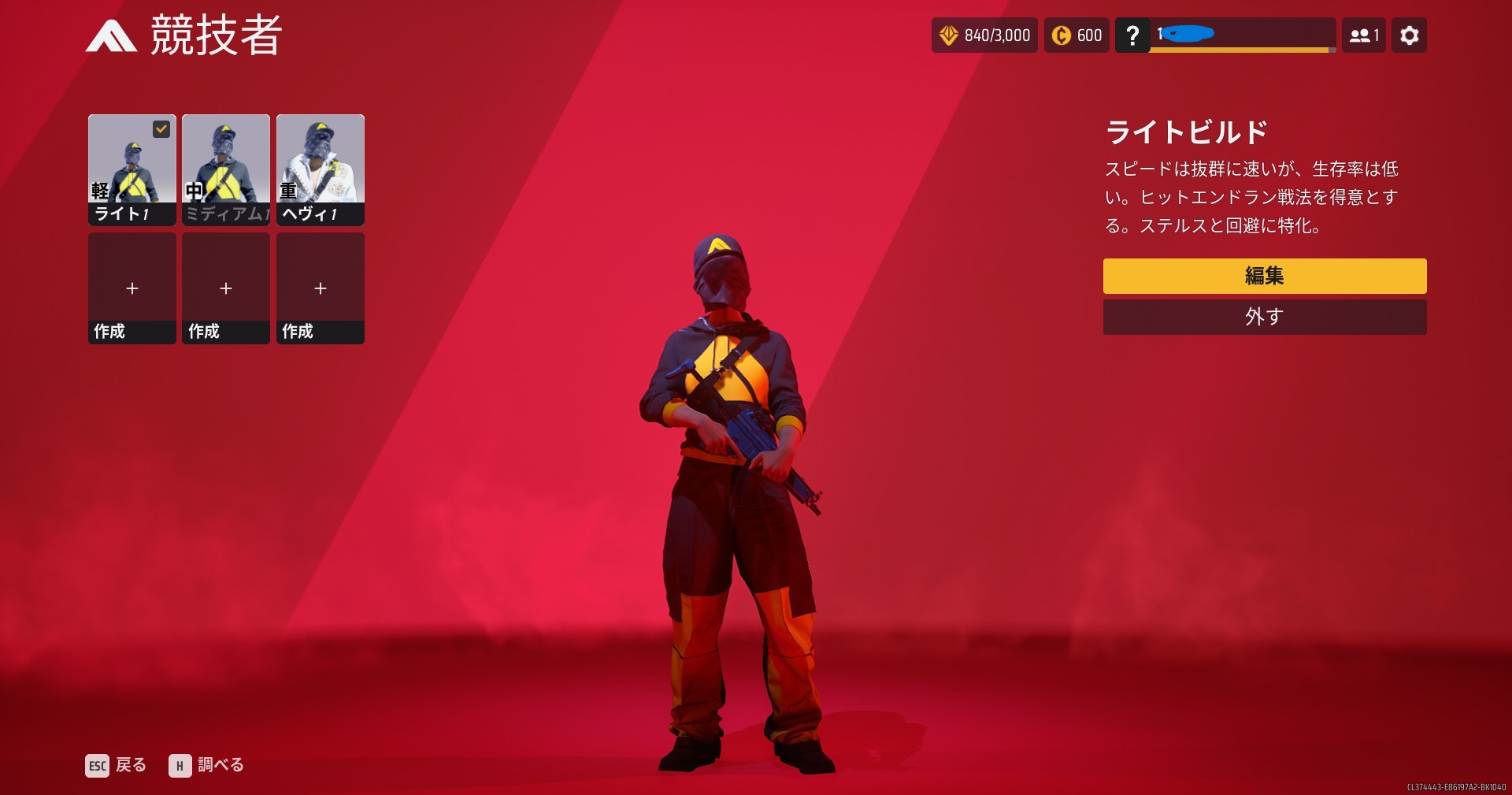Click the coin icon showing 600 currency
Screen dimensions: 1512x795
1060,35
